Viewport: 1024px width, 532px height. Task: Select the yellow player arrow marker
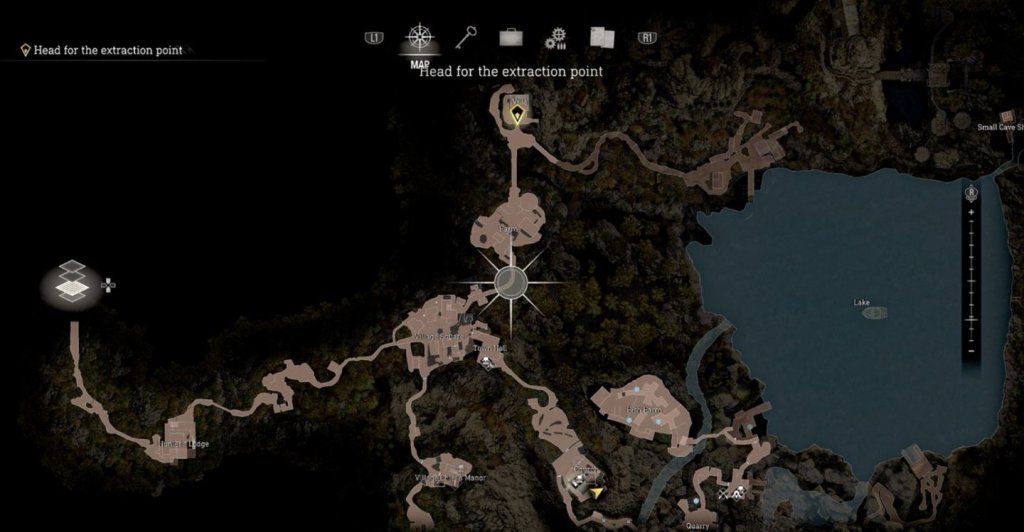pos(597,492)
